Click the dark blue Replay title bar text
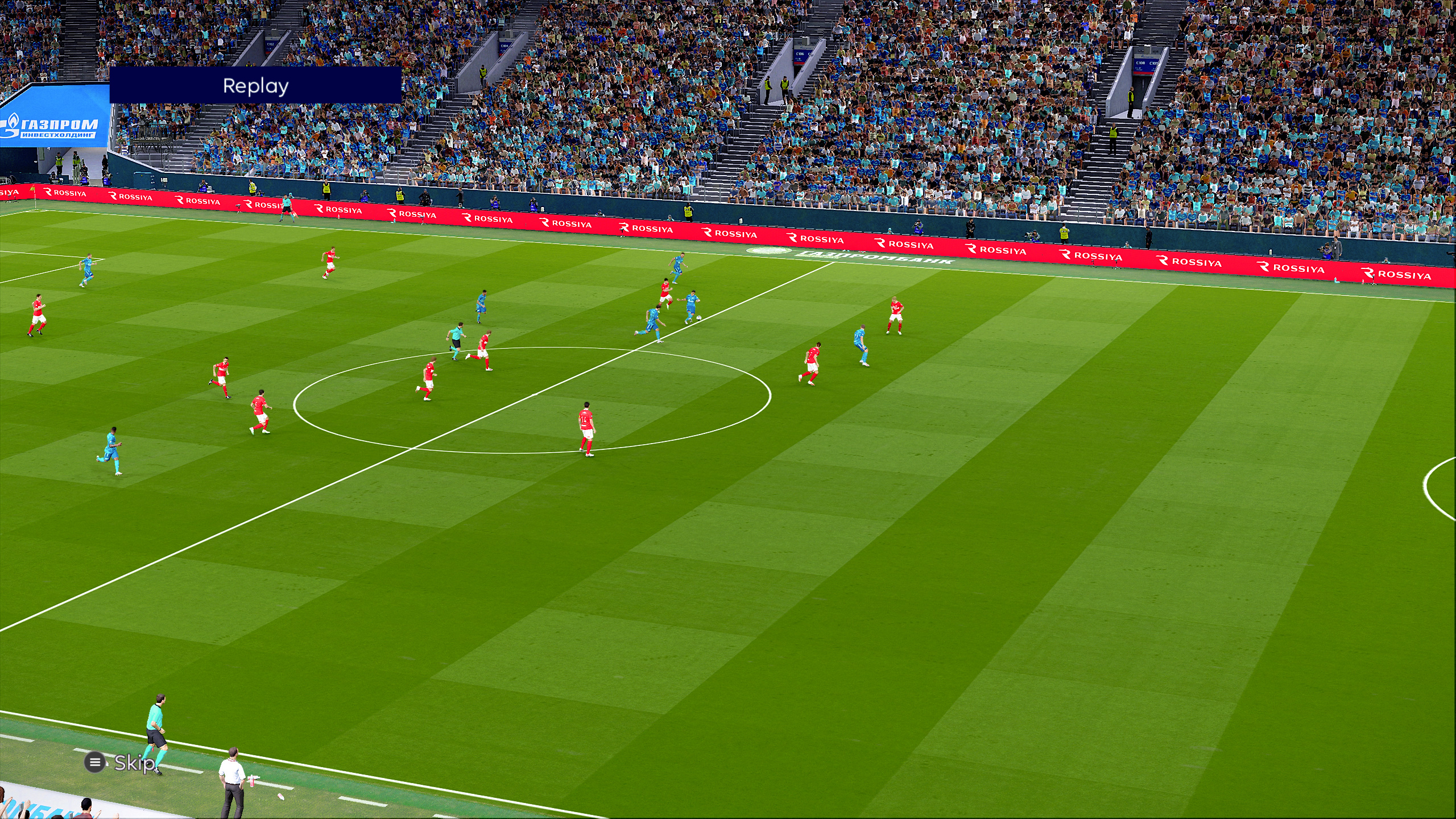This screenshot has height=819, width=1456. pos(256,86)
